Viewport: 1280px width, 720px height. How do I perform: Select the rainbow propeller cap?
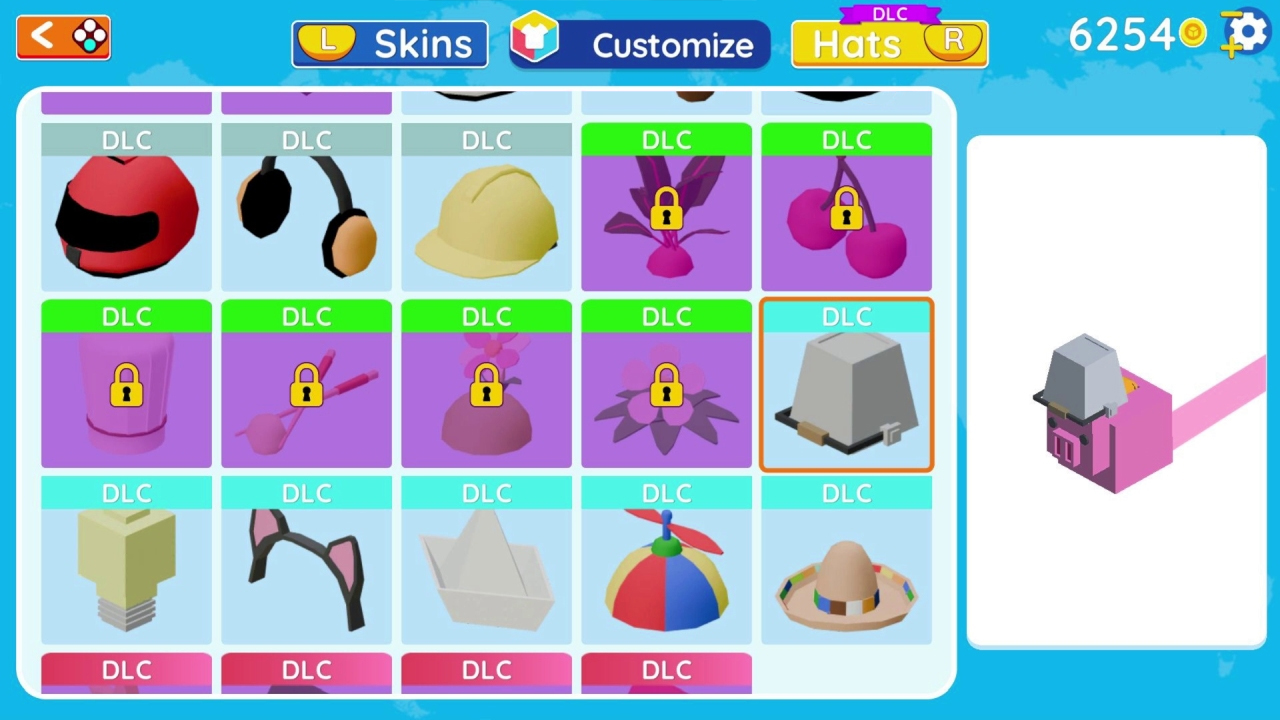(666, 565)
